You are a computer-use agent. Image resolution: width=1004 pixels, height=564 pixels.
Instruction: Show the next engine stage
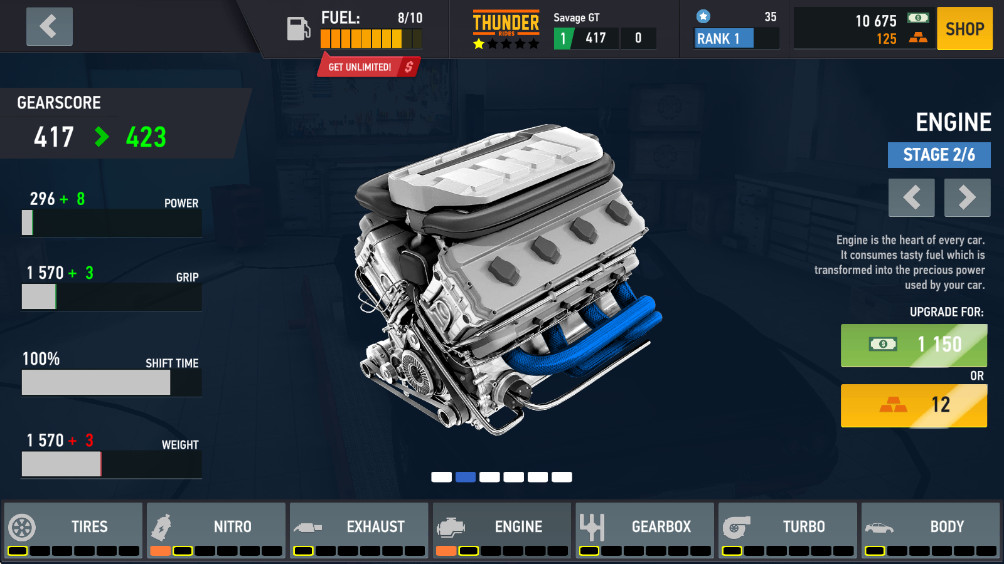pyautogui.click(x=967, y=198)
